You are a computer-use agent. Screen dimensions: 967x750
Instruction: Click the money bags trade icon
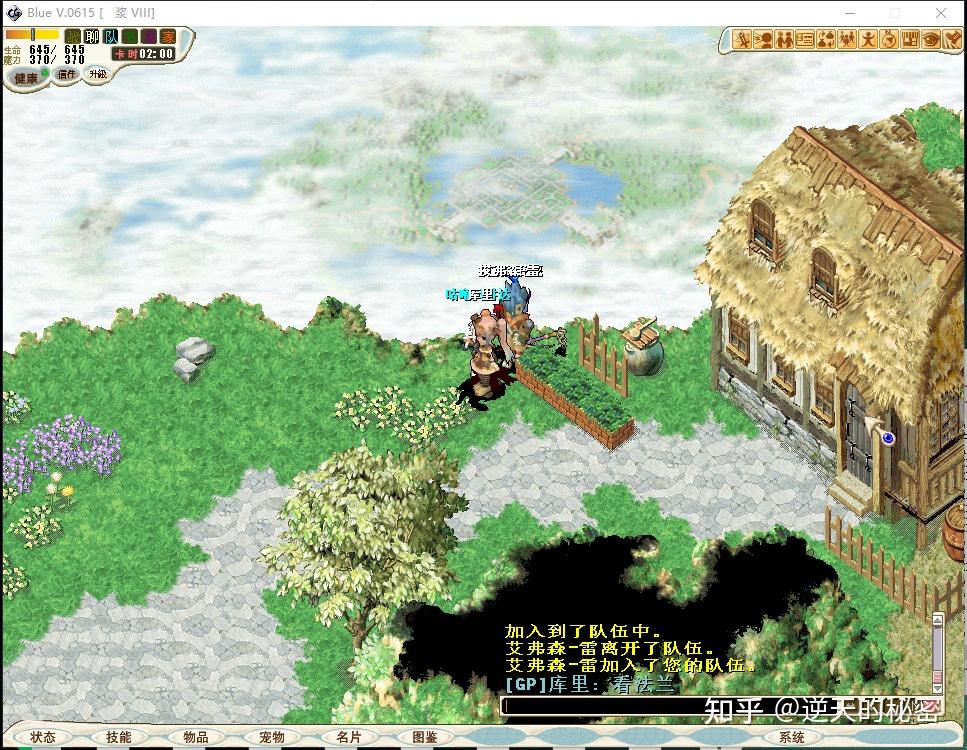pyautogui.click(x=827, y=40)
